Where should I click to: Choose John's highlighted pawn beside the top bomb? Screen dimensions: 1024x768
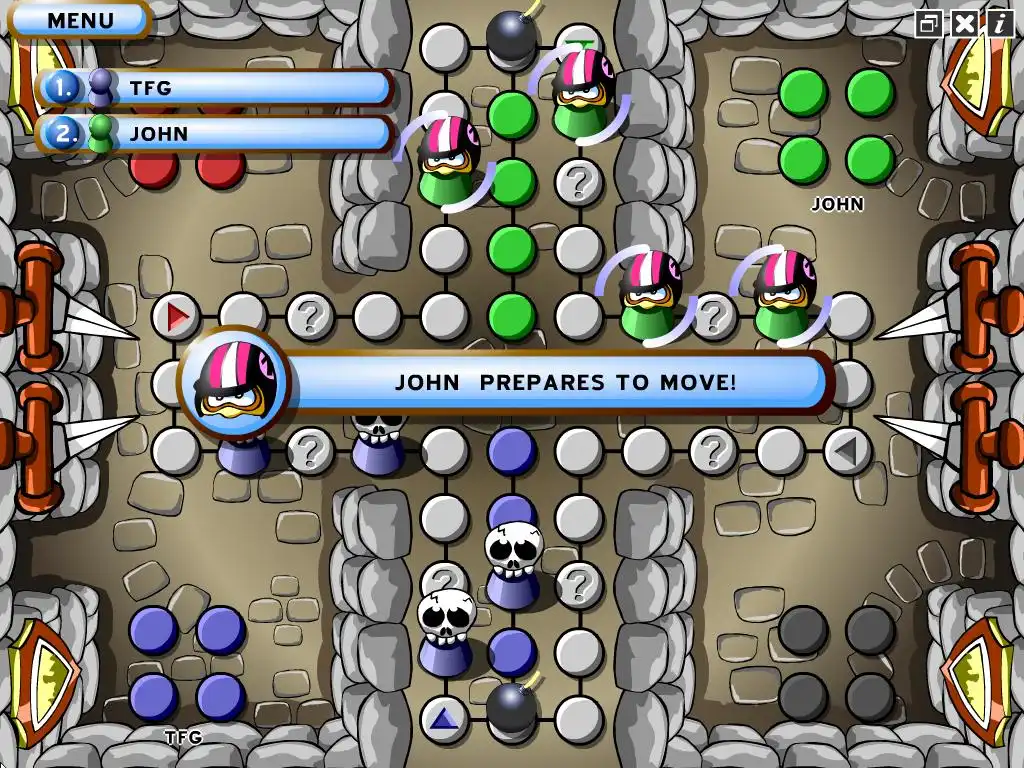click(x=580, y=92)
